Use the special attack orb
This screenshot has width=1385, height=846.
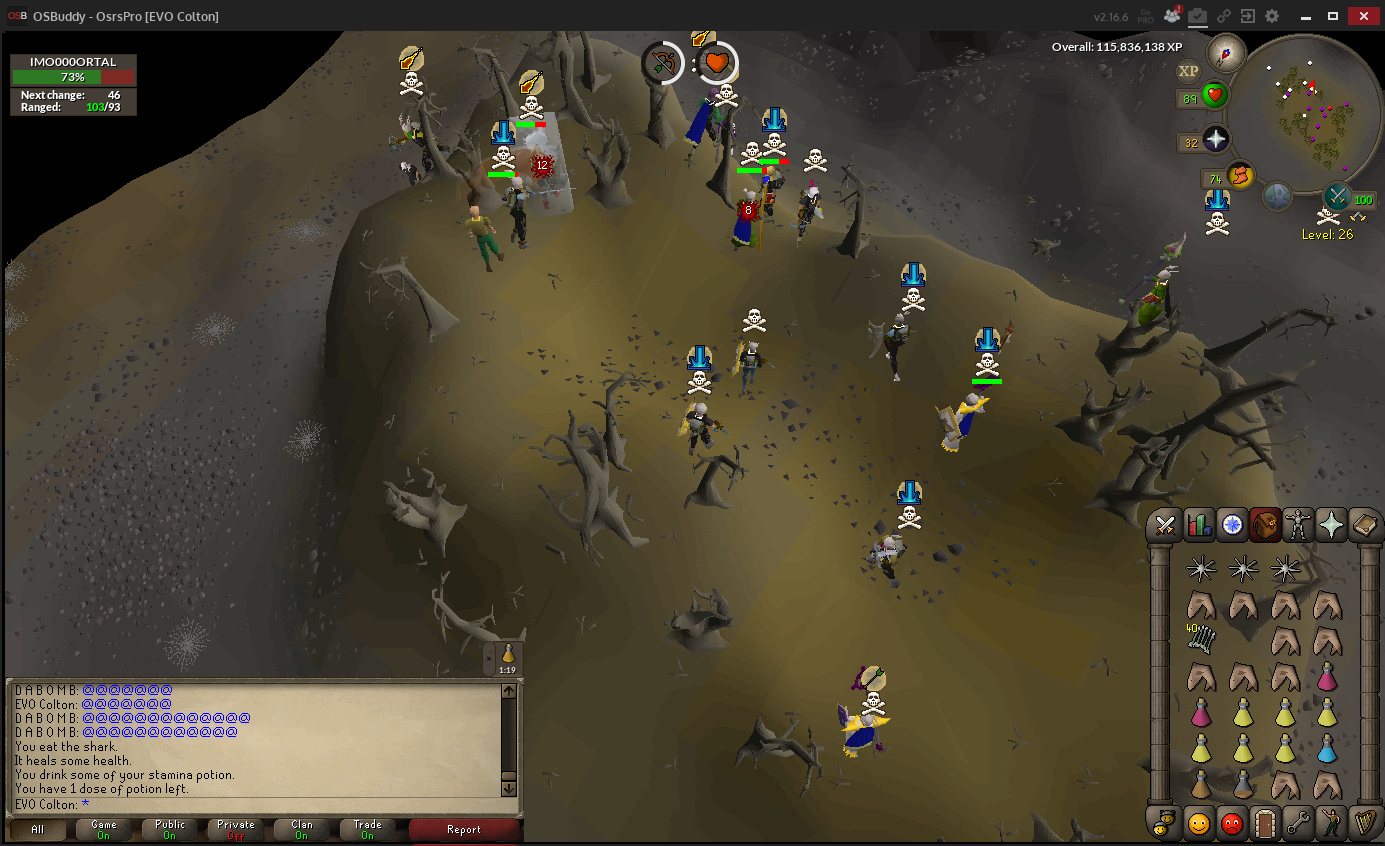(x=1337, y=196)
